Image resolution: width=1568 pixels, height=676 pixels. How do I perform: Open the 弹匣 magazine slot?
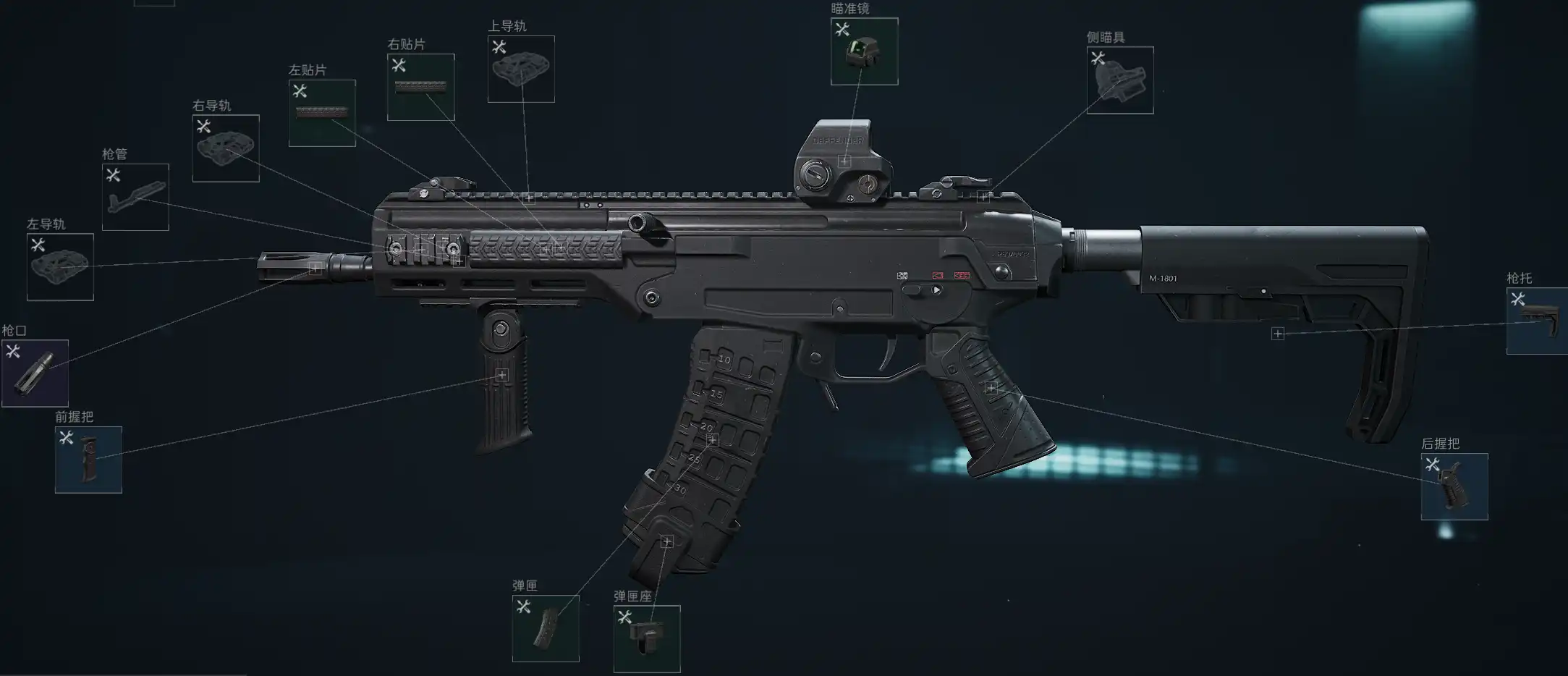(x=546, y=628)
